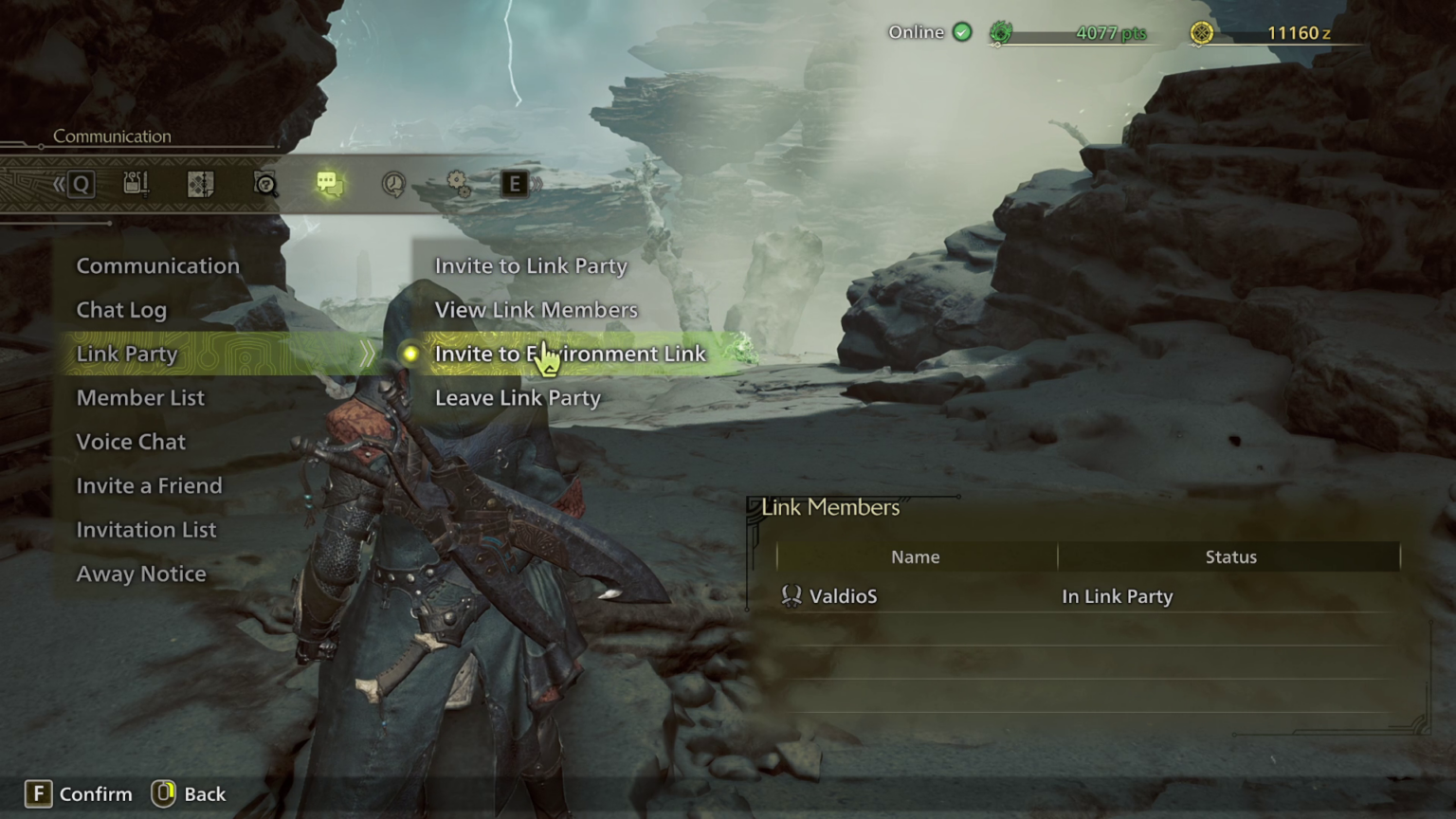Click the E shortcut key icon
Screen dimensions: 1456x819
click(x=515, y=184)
